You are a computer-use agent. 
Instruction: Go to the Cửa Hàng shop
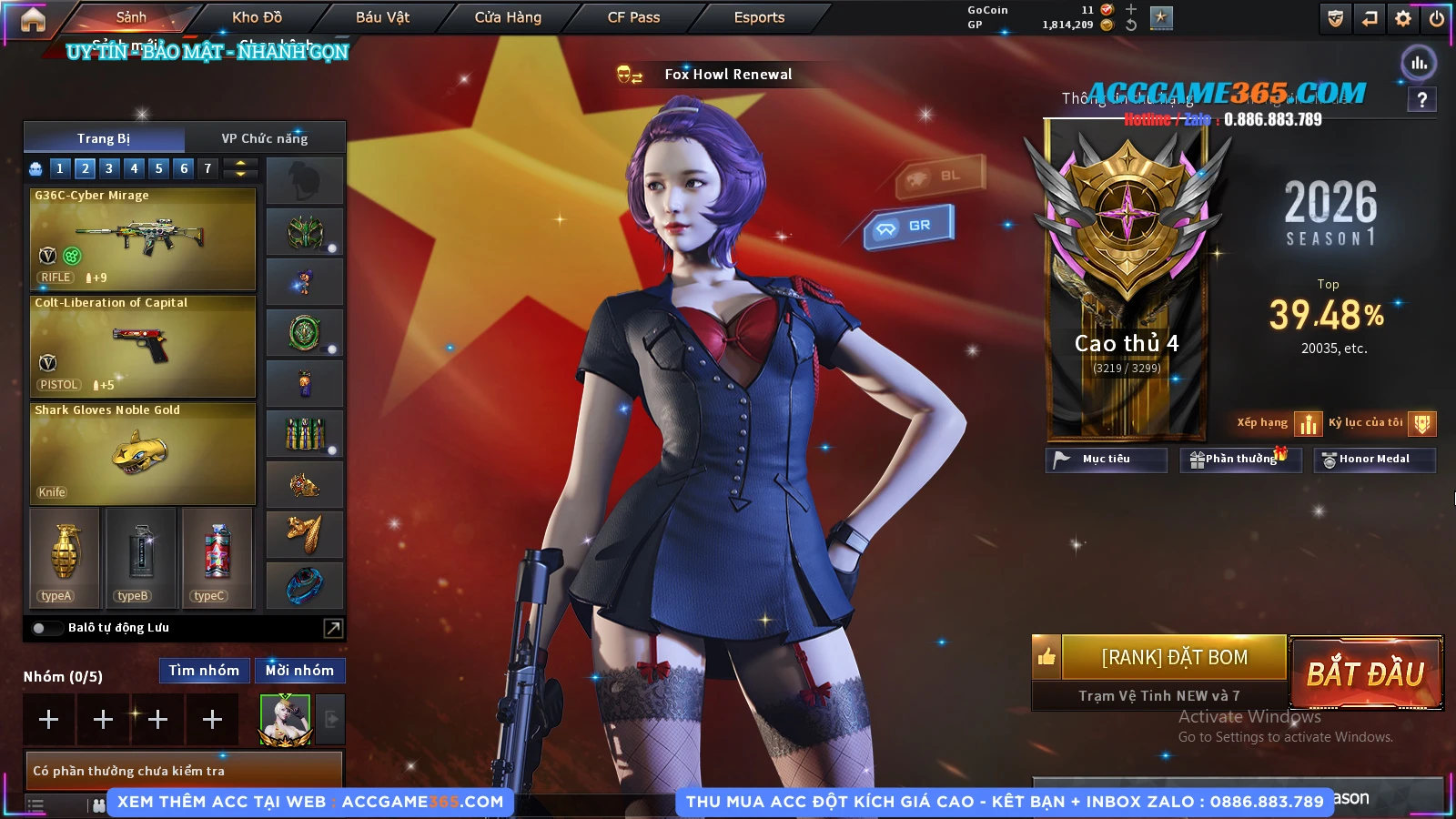point(508,17)
